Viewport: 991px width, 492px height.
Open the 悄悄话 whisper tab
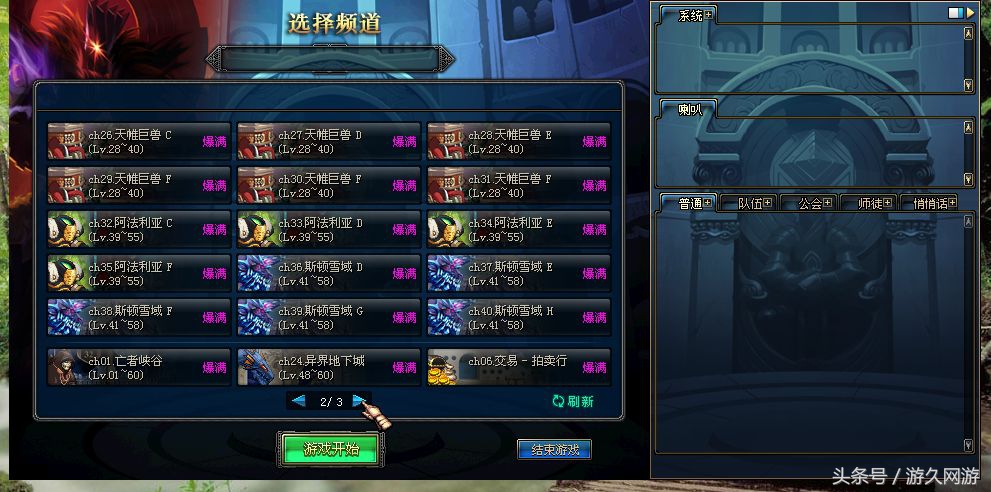pyautogui.click(x=930, y=203)
